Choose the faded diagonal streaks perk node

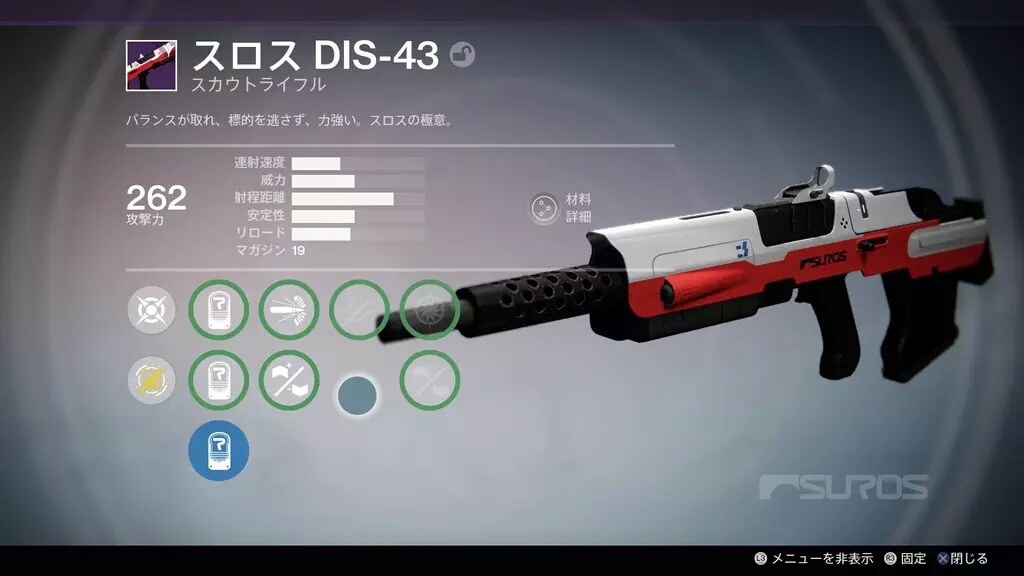click(x=359, y=310)
